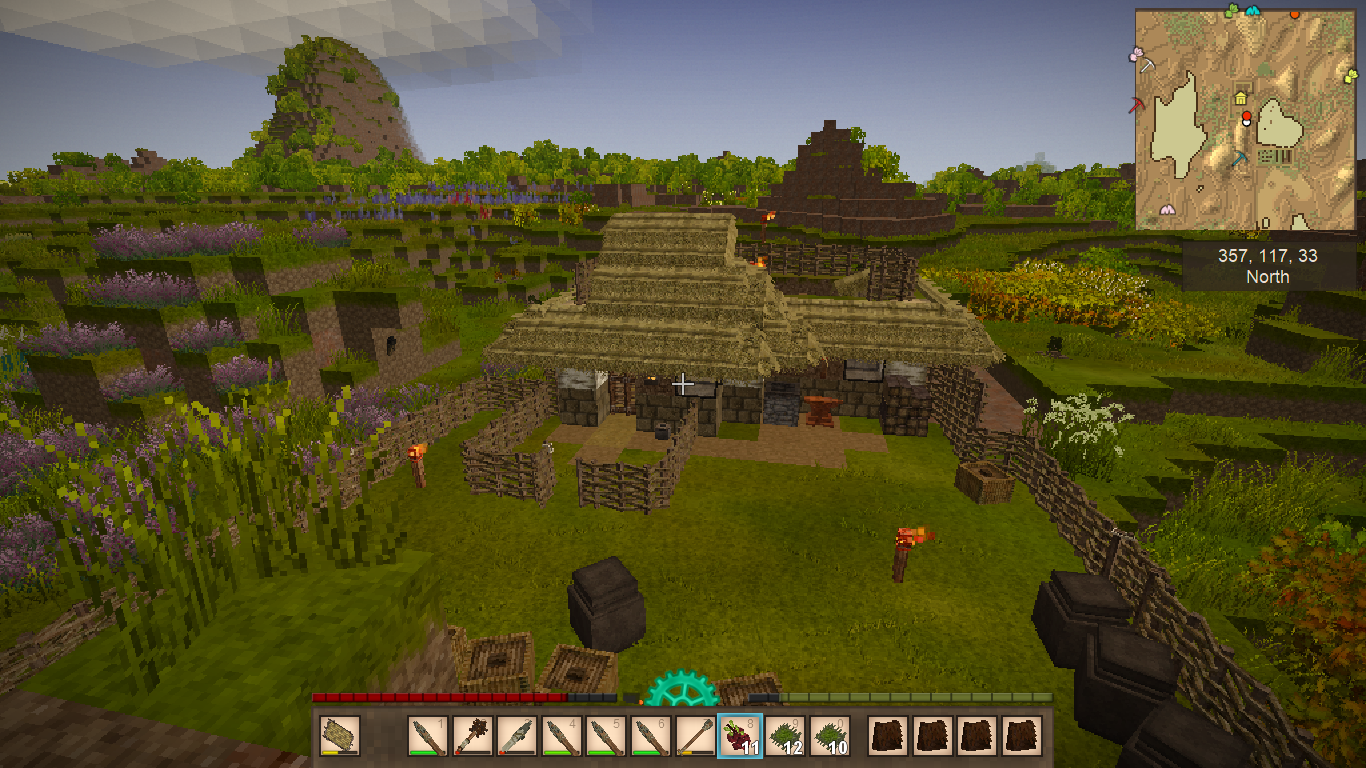Click the teal pickaxe marker on the minimap

[x=1241, y=157]
